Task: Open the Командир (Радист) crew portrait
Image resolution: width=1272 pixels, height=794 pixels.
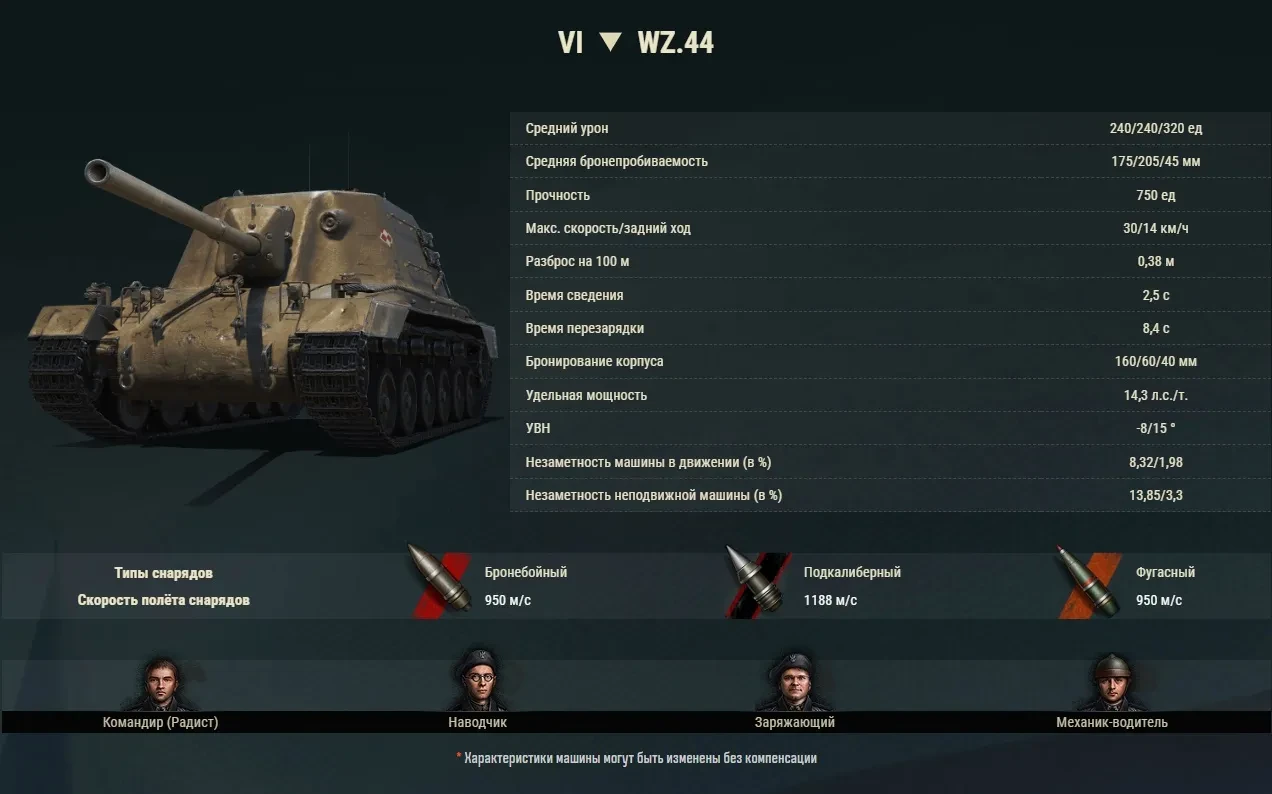Action: tap(160, 684)
